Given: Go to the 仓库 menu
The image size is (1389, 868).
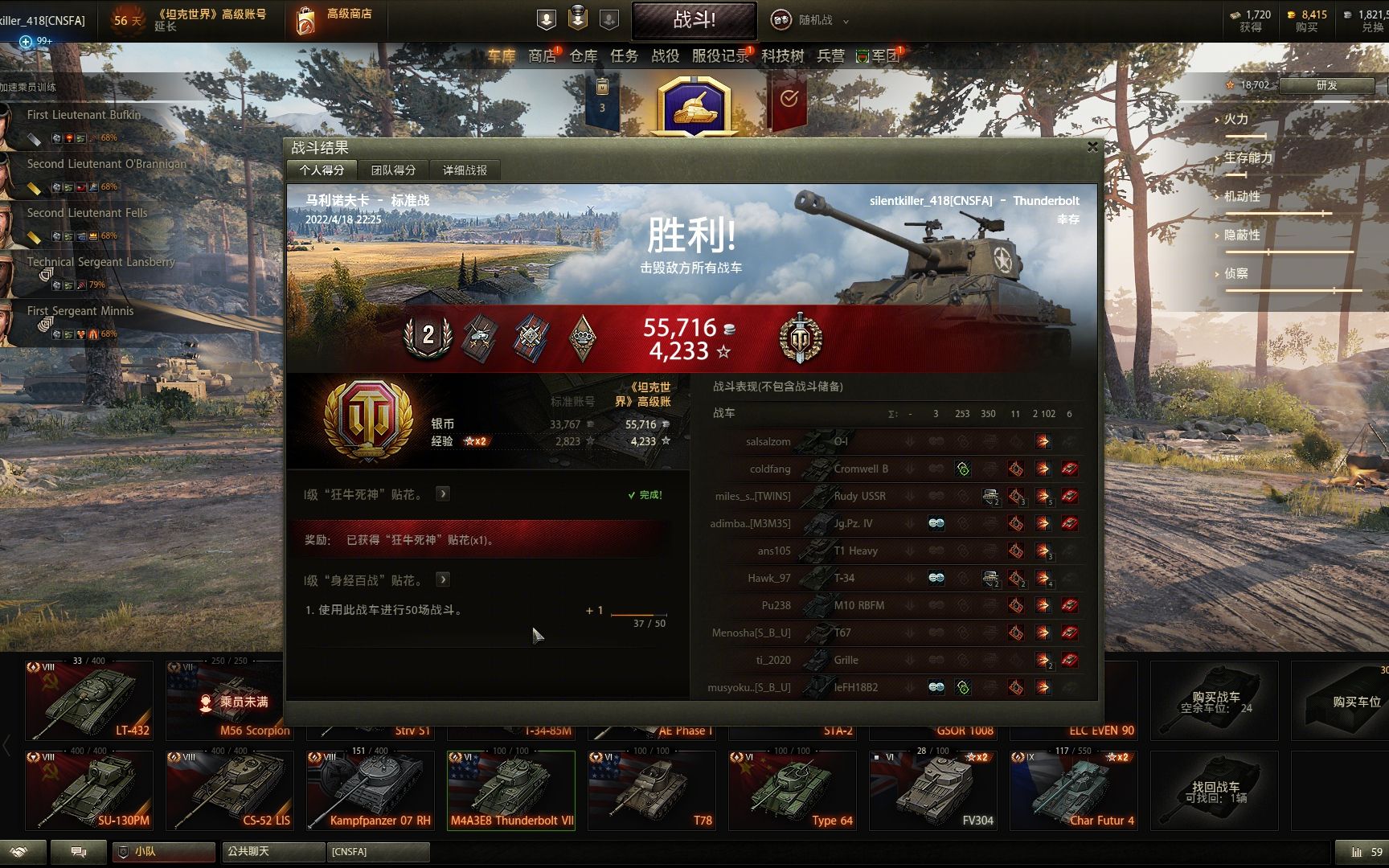Looking at the screenshot, I should click(584, 55).
